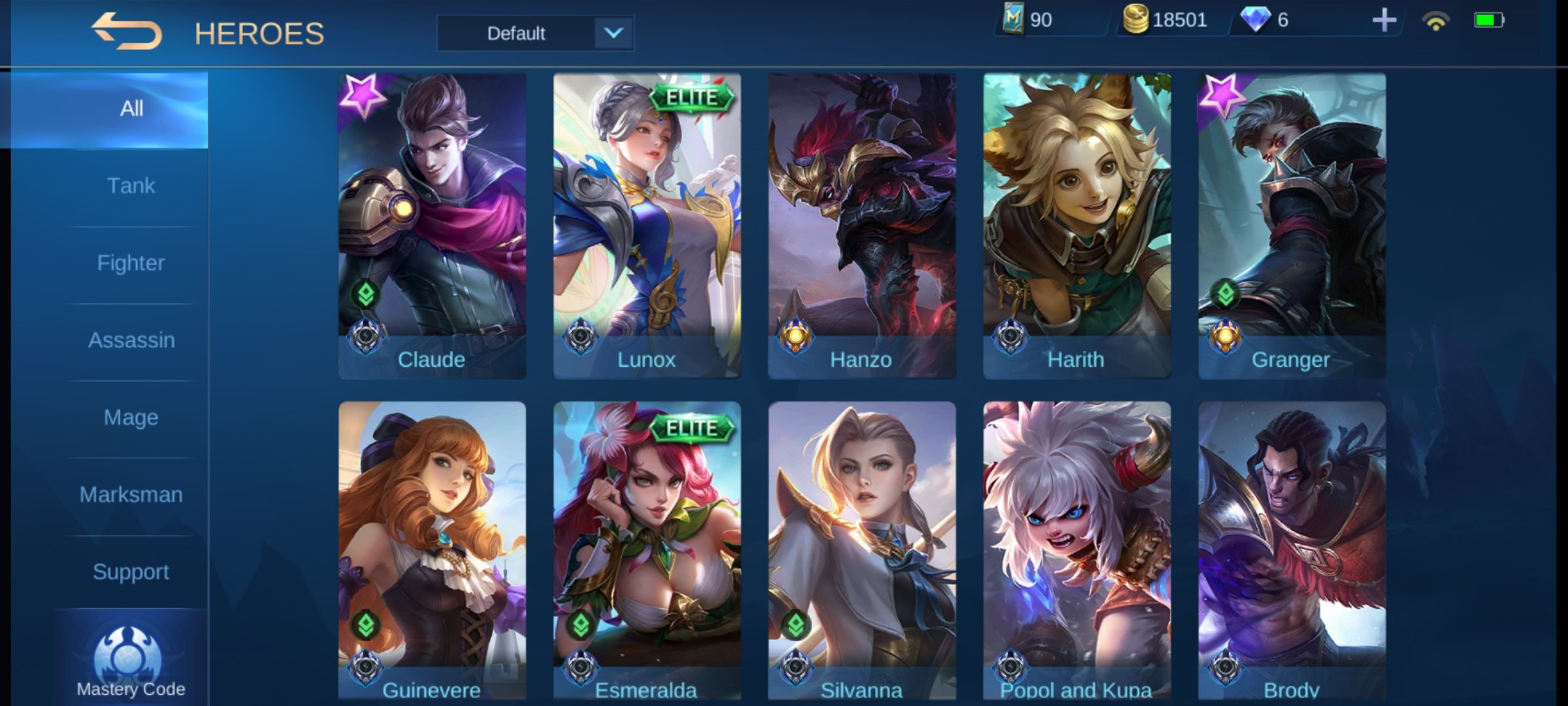Choose the Lunox hero card
Image resolution: width=1568 pixels, height=706 pixels.
pos(647,226)
